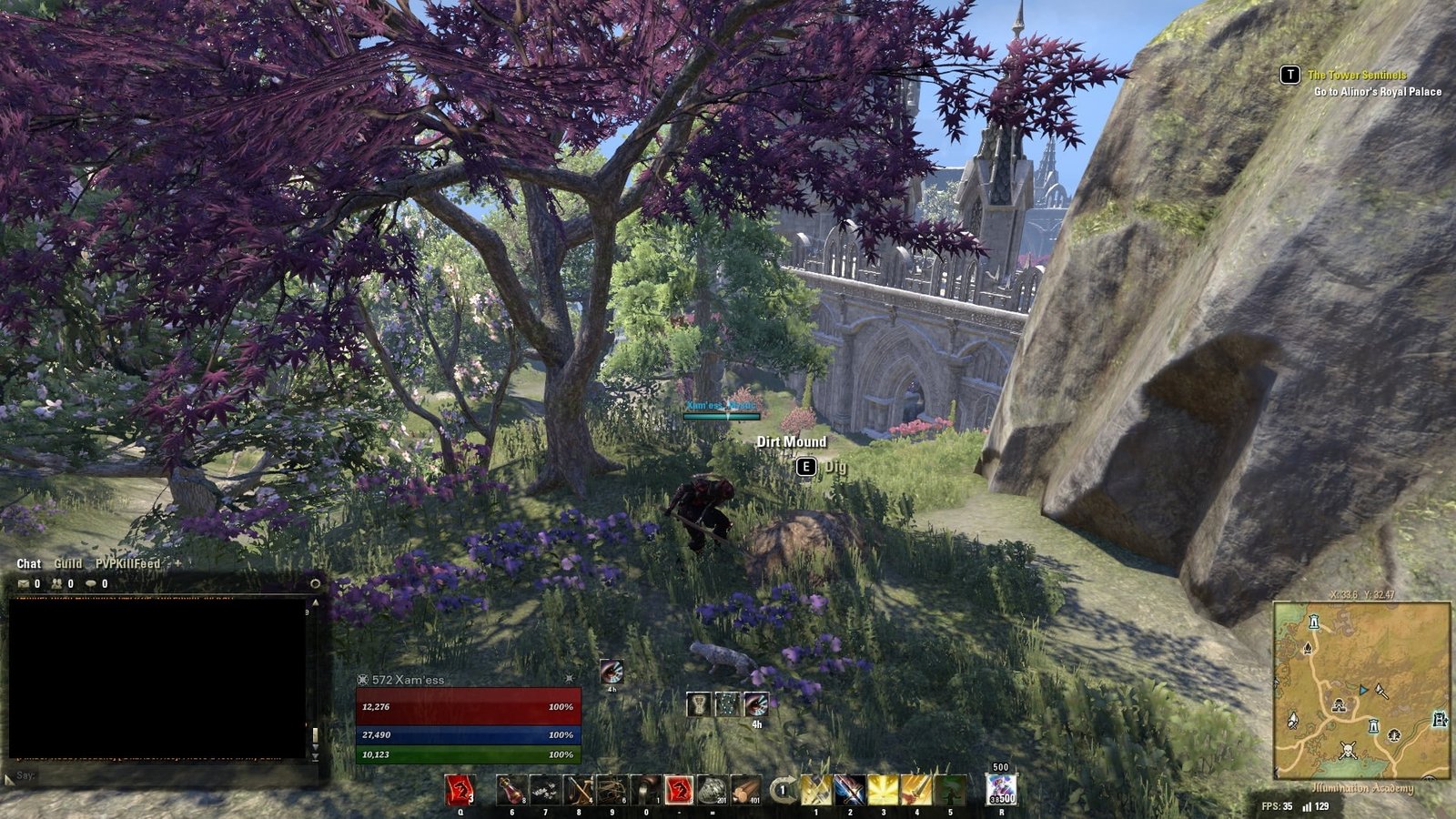
Task: Activate the blue flaming sword ability
Action: click(849, 790)
